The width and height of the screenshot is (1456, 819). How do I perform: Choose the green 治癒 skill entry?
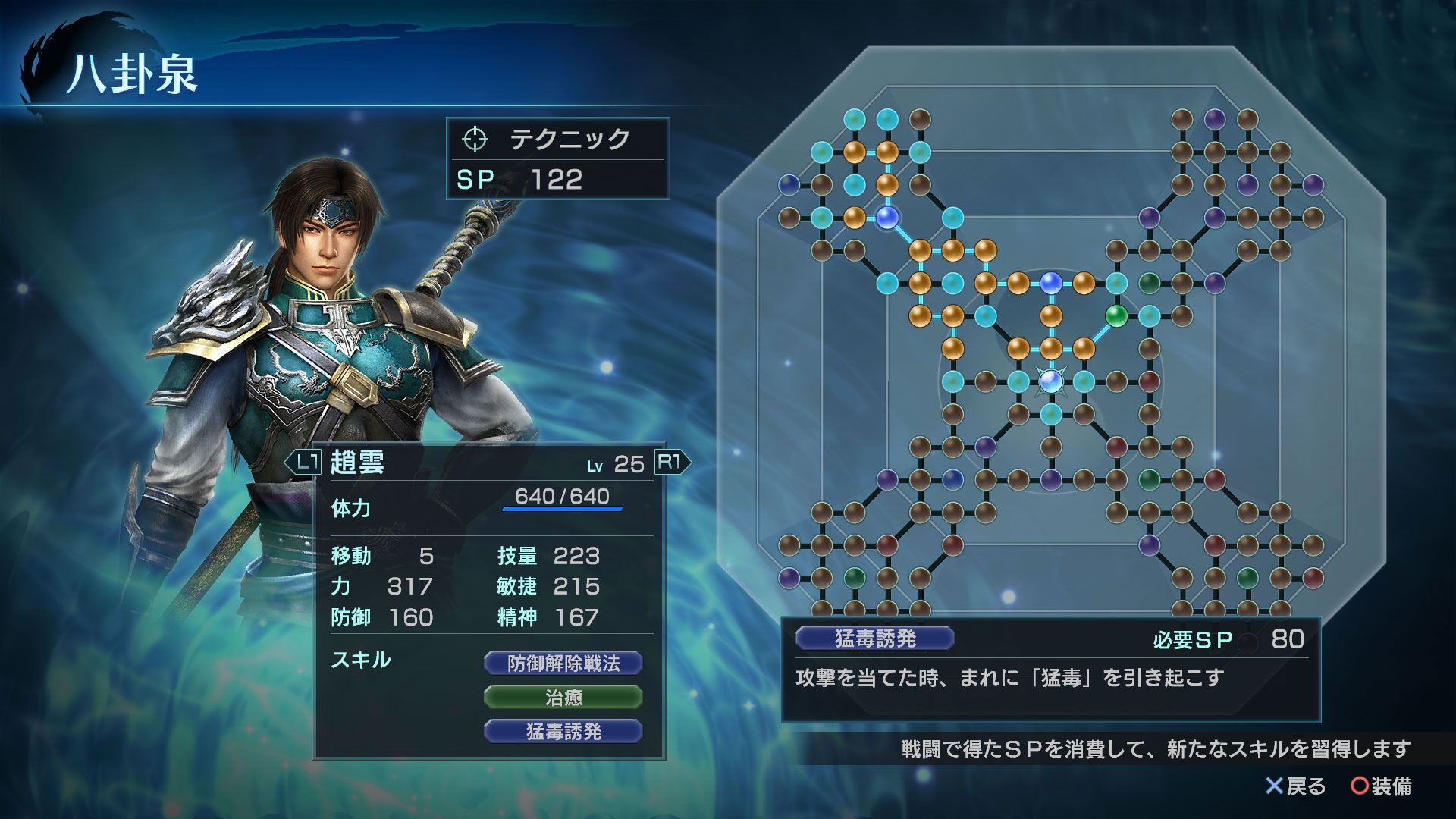(x=563, y=697)
